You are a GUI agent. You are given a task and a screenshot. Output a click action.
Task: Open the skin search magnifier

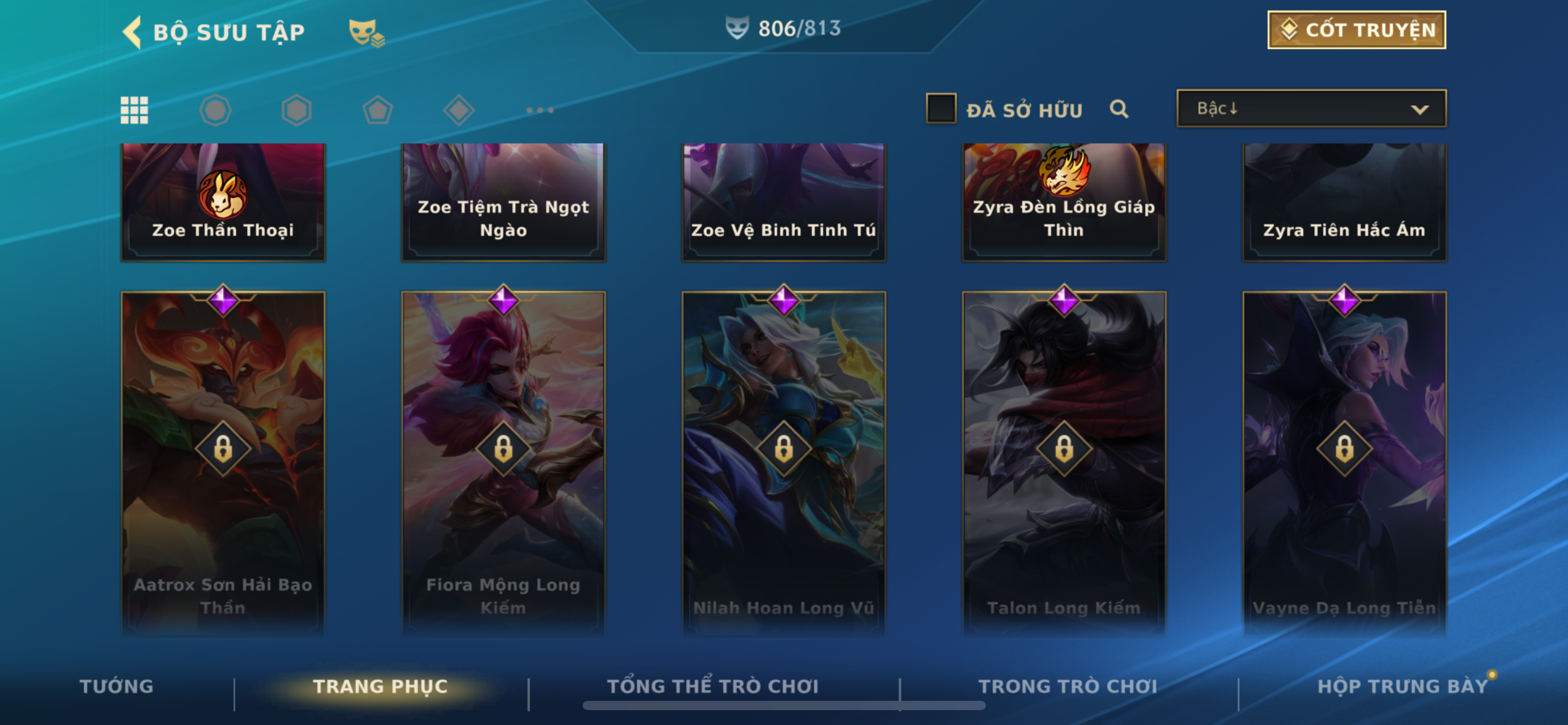(x=1119, y=109)
